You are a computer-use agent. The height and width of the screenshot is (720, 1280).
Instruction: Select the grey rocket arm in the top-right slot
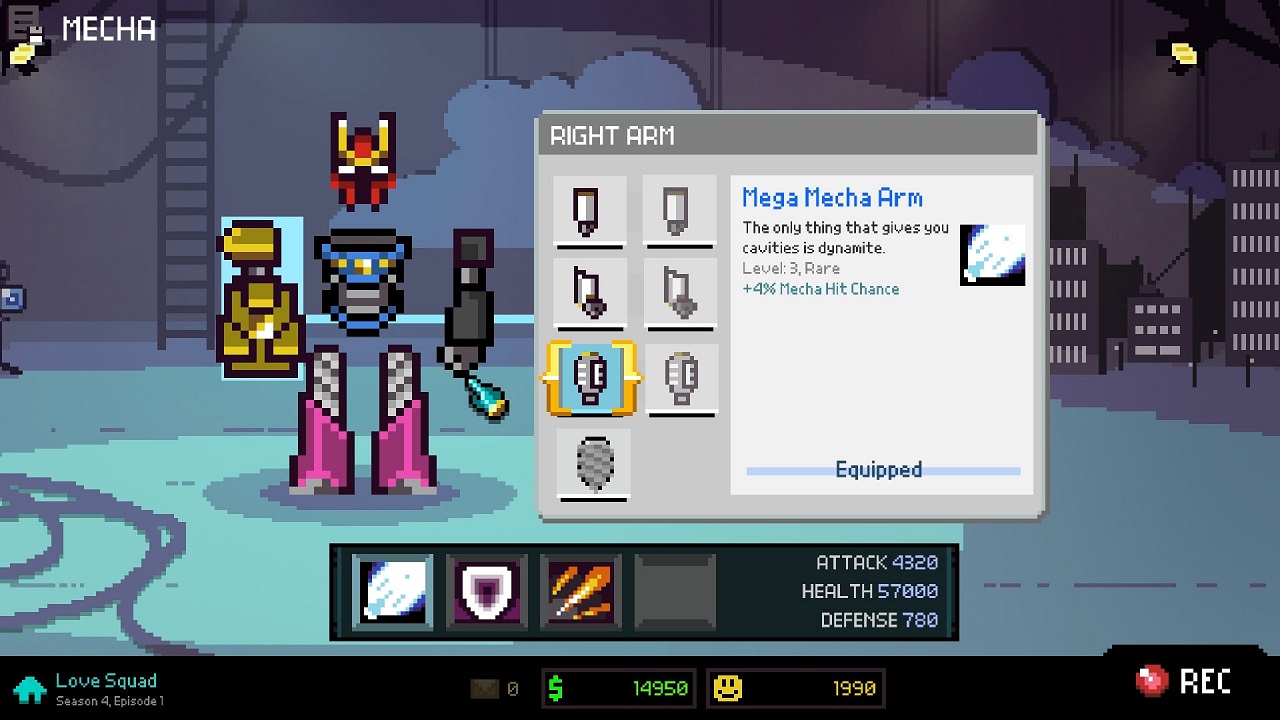coord(681,211)
